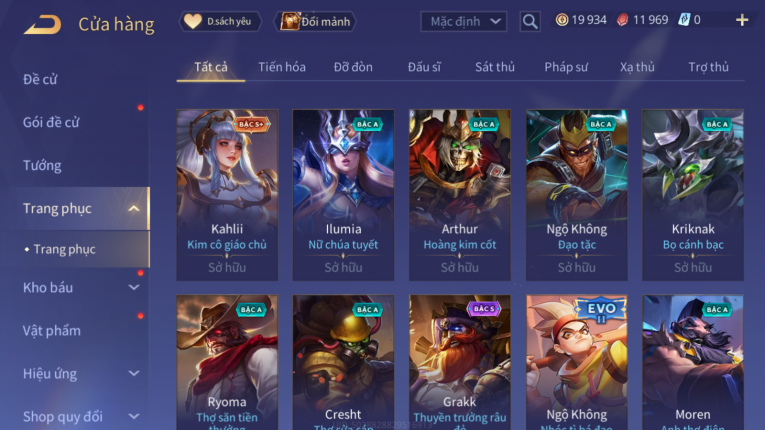This screenshot has height=430, width=765.
Task: Switch to the Tiến hóa tab
Action: click(282, 67)
